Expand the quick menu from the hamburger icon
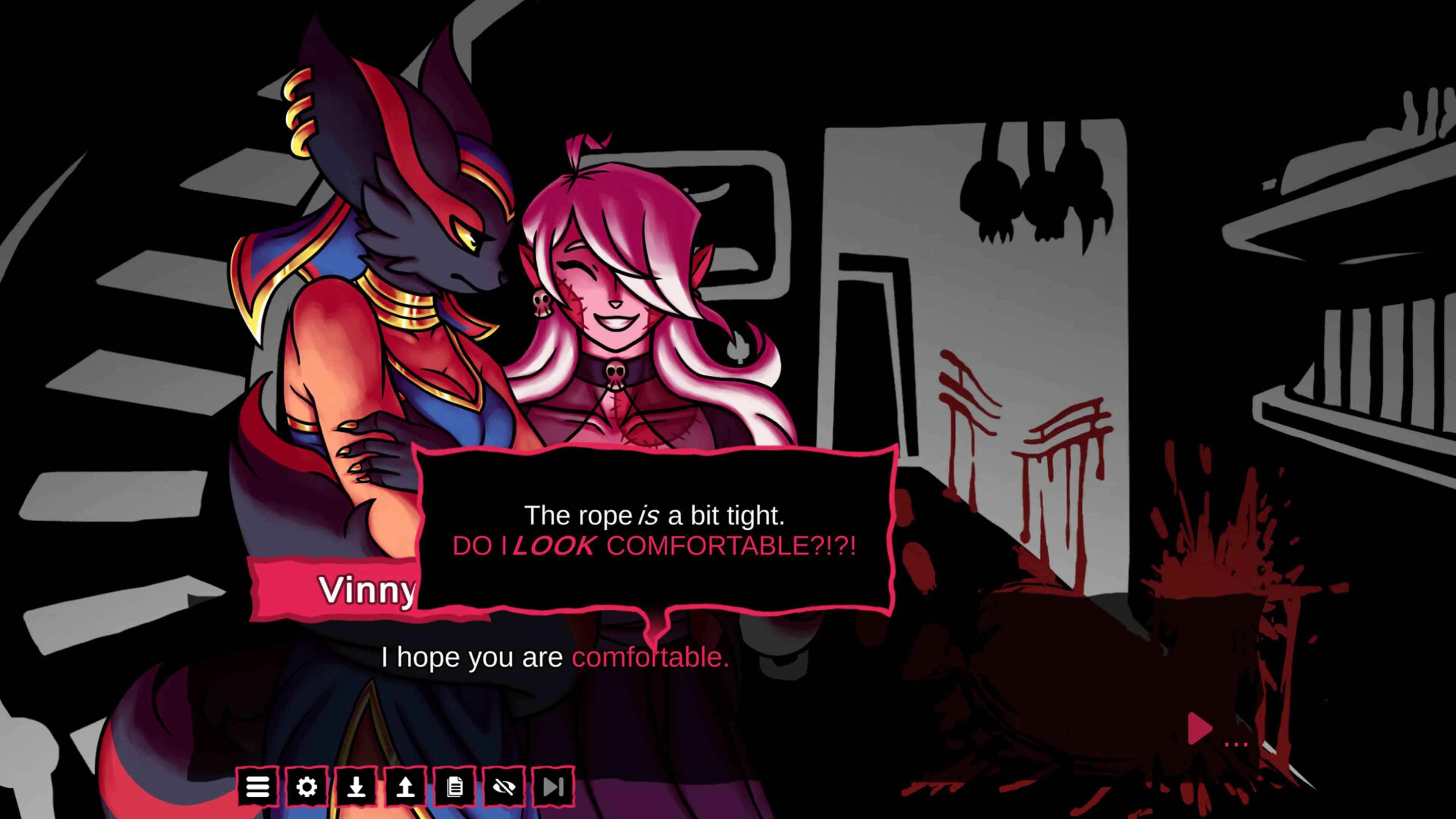1456x819 pixels. click(258, 786)
